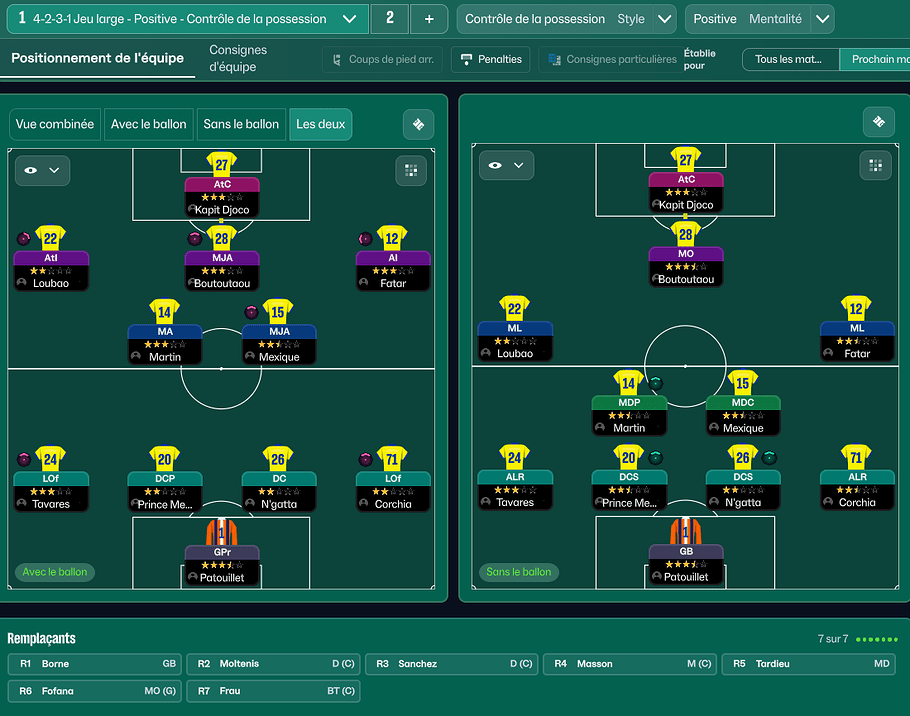
Task: Open Coups de pied arr. settings
Action: pyautogui.click(x=382, y=60)
